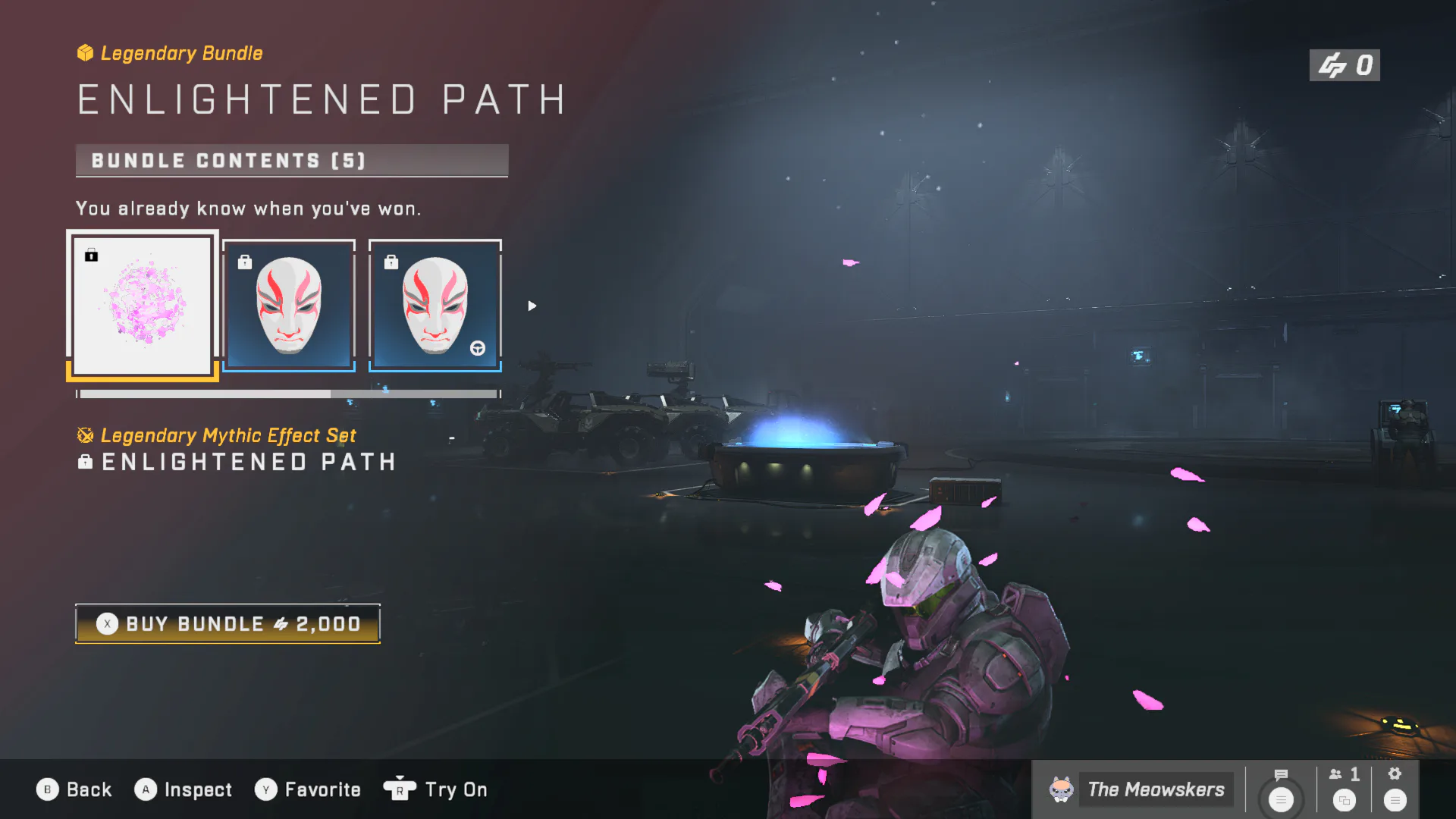Favorite the selected item
Viewport: 1456px width, 819px height.
coord(308,789)
